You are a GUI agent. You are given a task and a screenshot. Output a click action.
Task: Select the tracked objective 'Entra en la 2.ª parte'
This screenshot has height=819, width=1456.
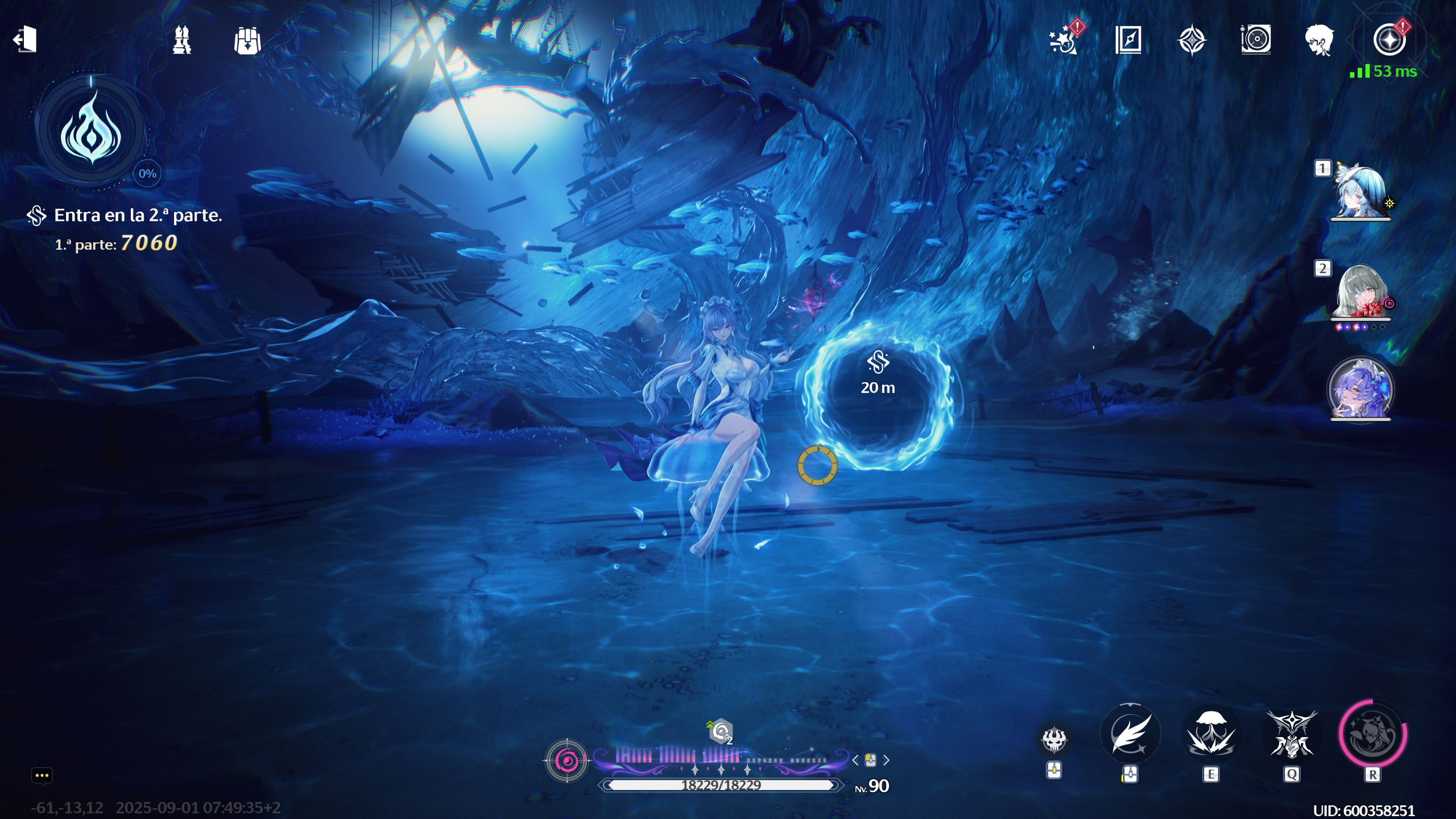click(138, 216)
